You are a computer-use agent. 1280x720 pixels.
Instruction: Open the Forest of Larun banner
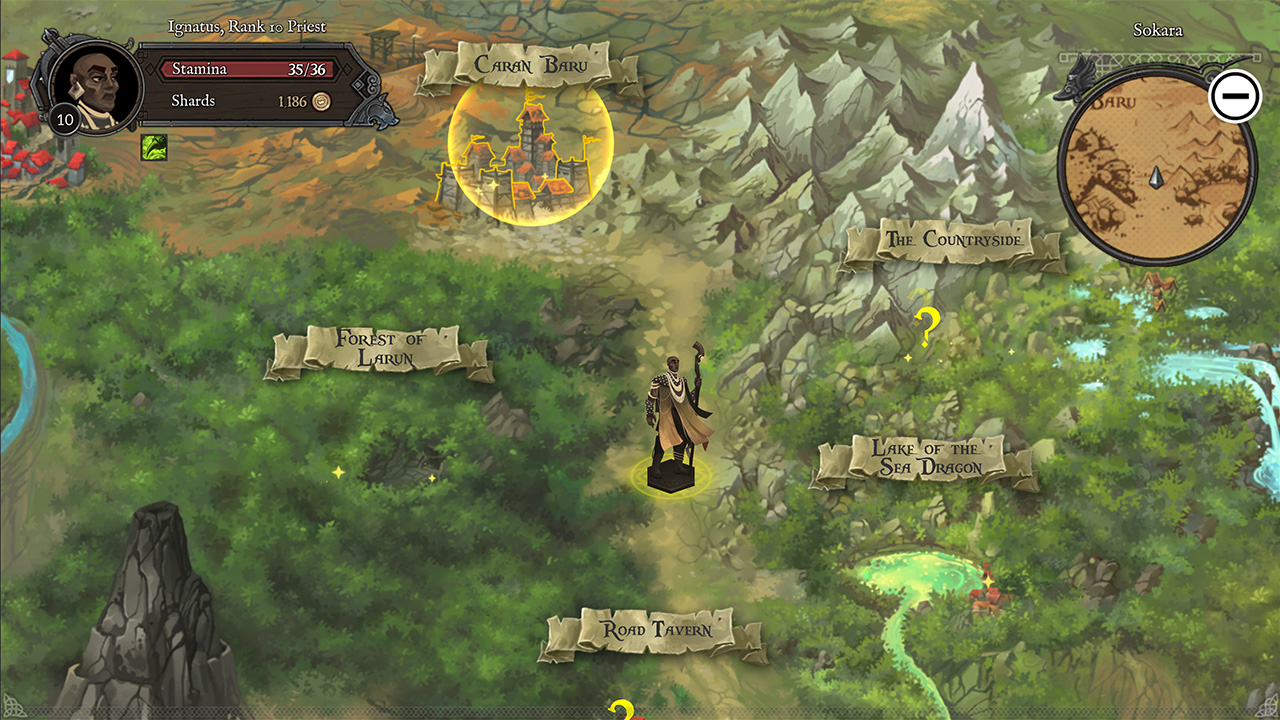pyautogui.click(x=381, y=350)
